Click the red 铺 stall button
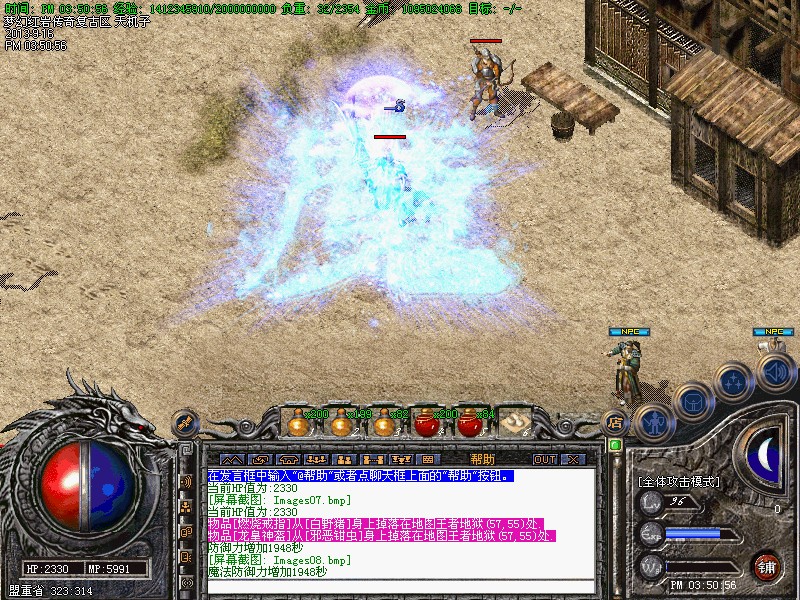800x600 pixels. 767,565
